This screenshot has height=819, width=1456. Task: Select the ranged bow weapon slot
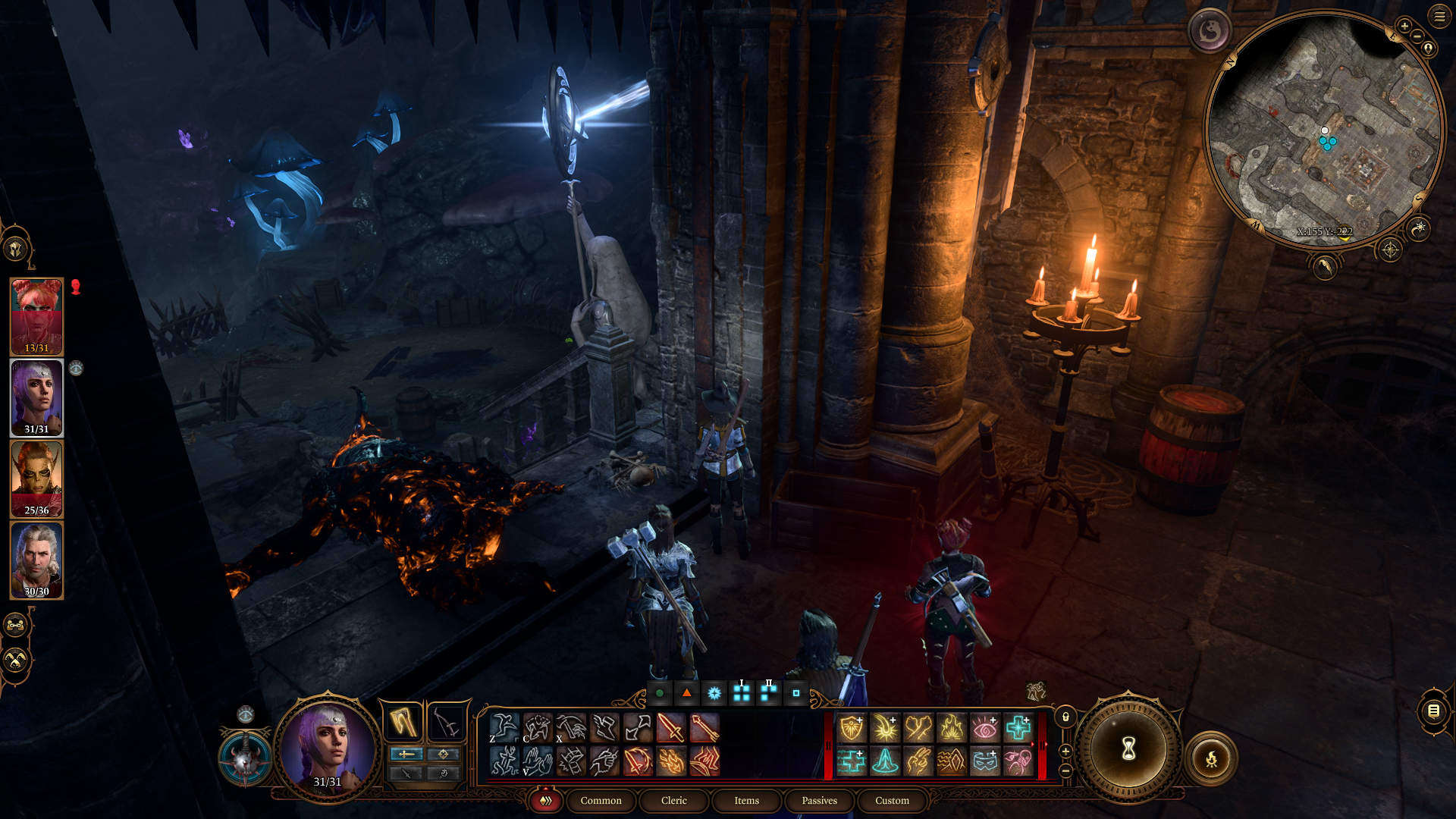pos(446,722)
